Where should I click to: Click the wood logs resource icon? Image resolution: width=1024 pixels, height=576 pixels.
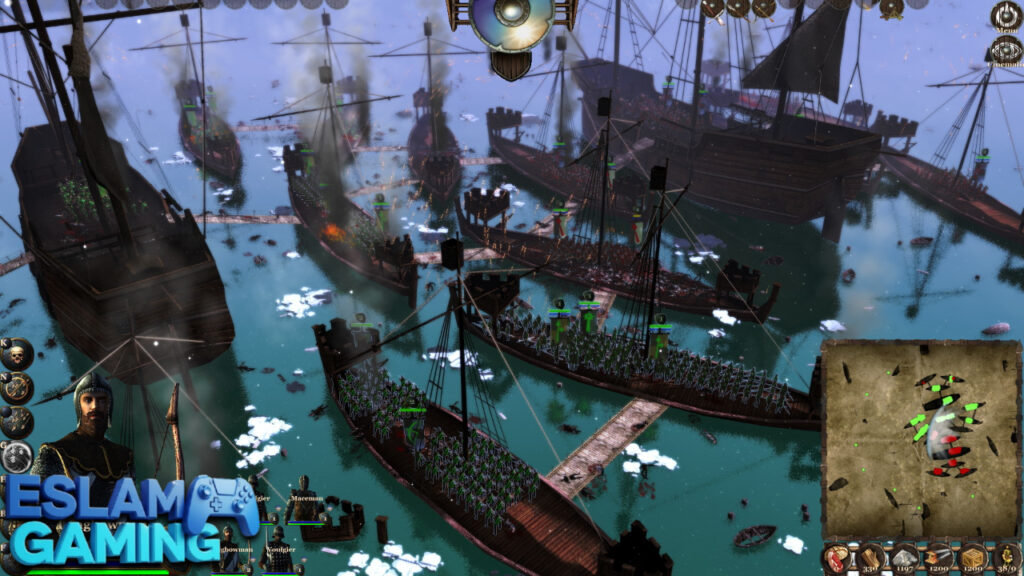871,558
